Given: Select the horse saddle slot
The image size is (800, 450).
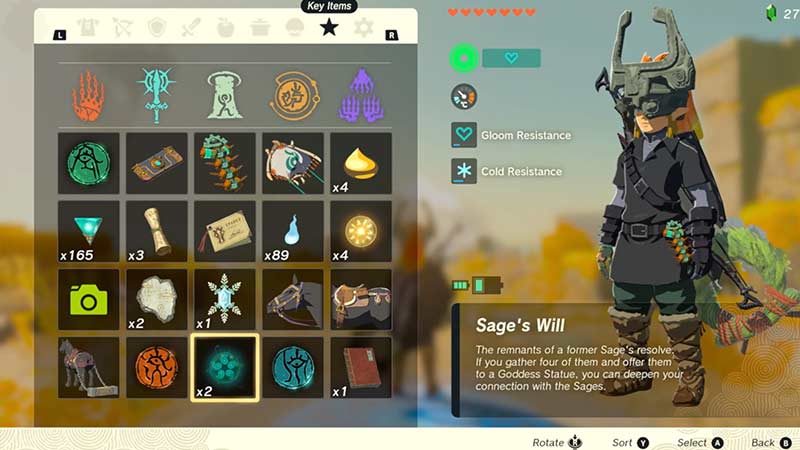Looking at the screenshot, I should point(361,299).
